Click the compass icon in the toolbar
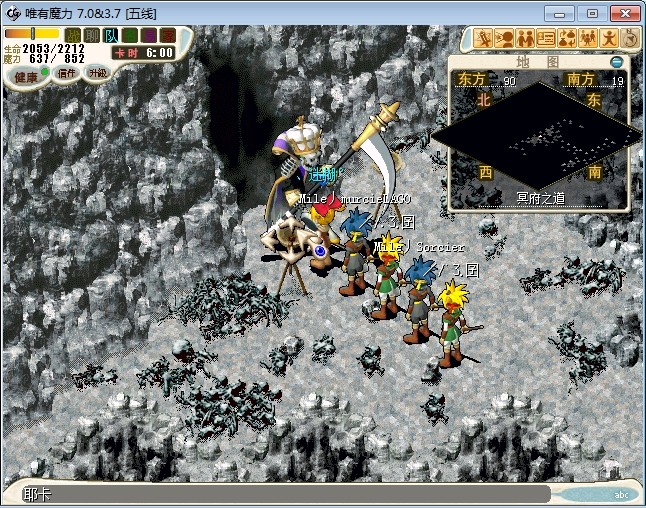The height and width of the screenshot is (508, 646). (630, 39)
